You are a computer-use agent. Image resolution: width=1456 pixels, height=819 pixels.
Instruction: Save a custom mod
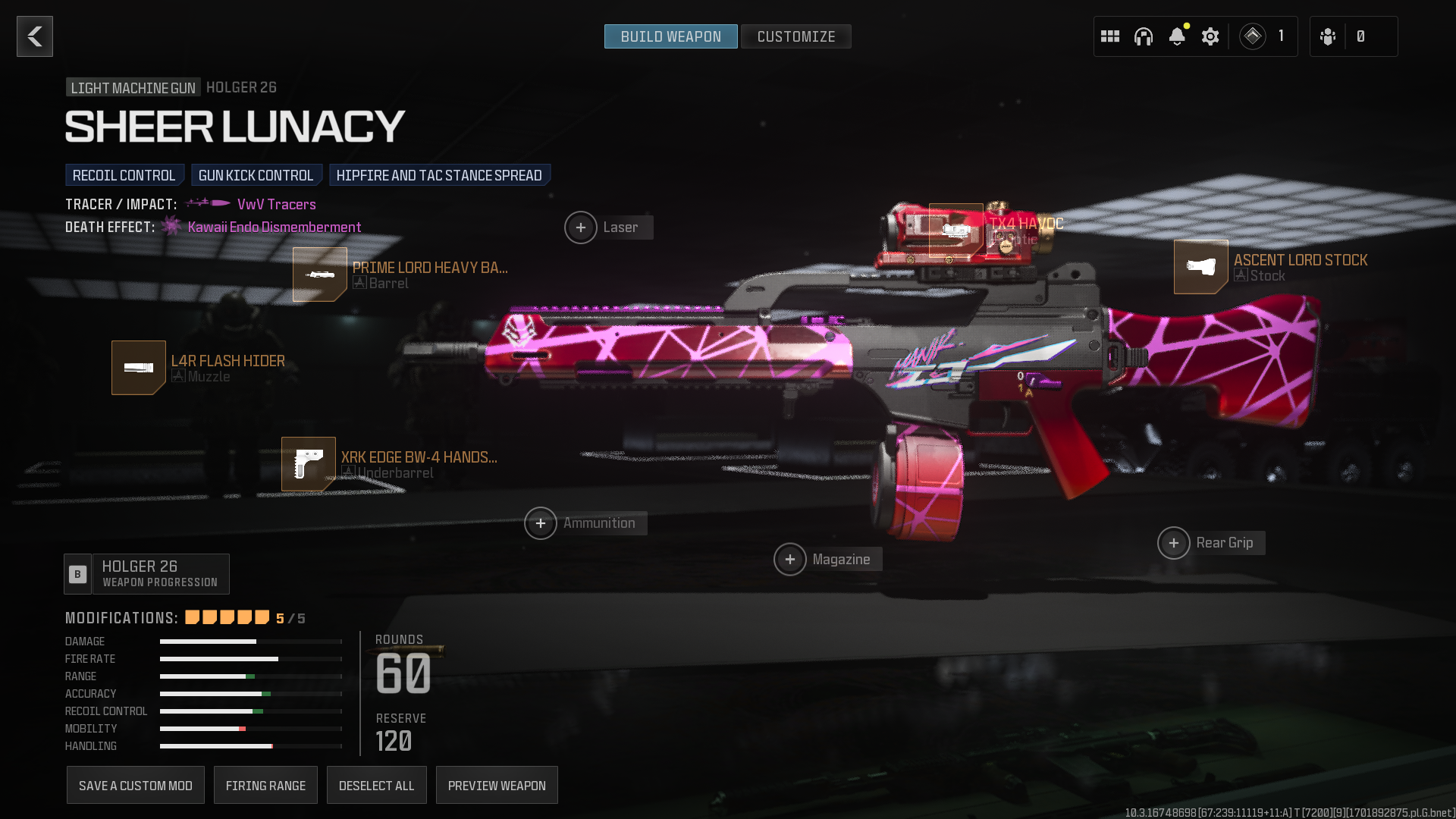tap(136, 786)
